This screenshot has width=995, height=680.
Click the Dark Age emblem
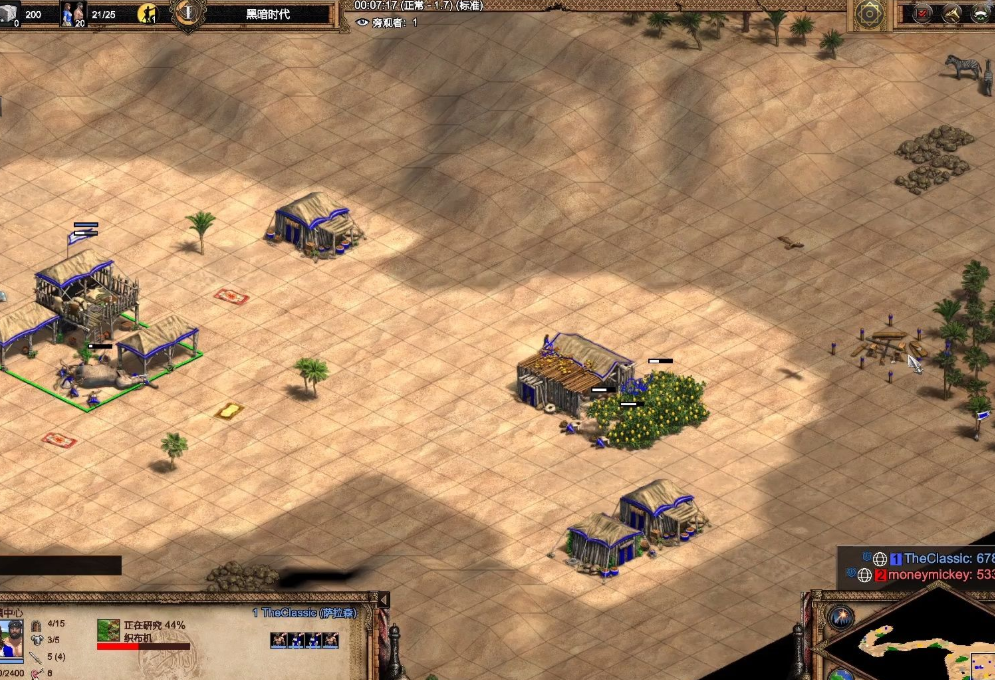(186, 12)
